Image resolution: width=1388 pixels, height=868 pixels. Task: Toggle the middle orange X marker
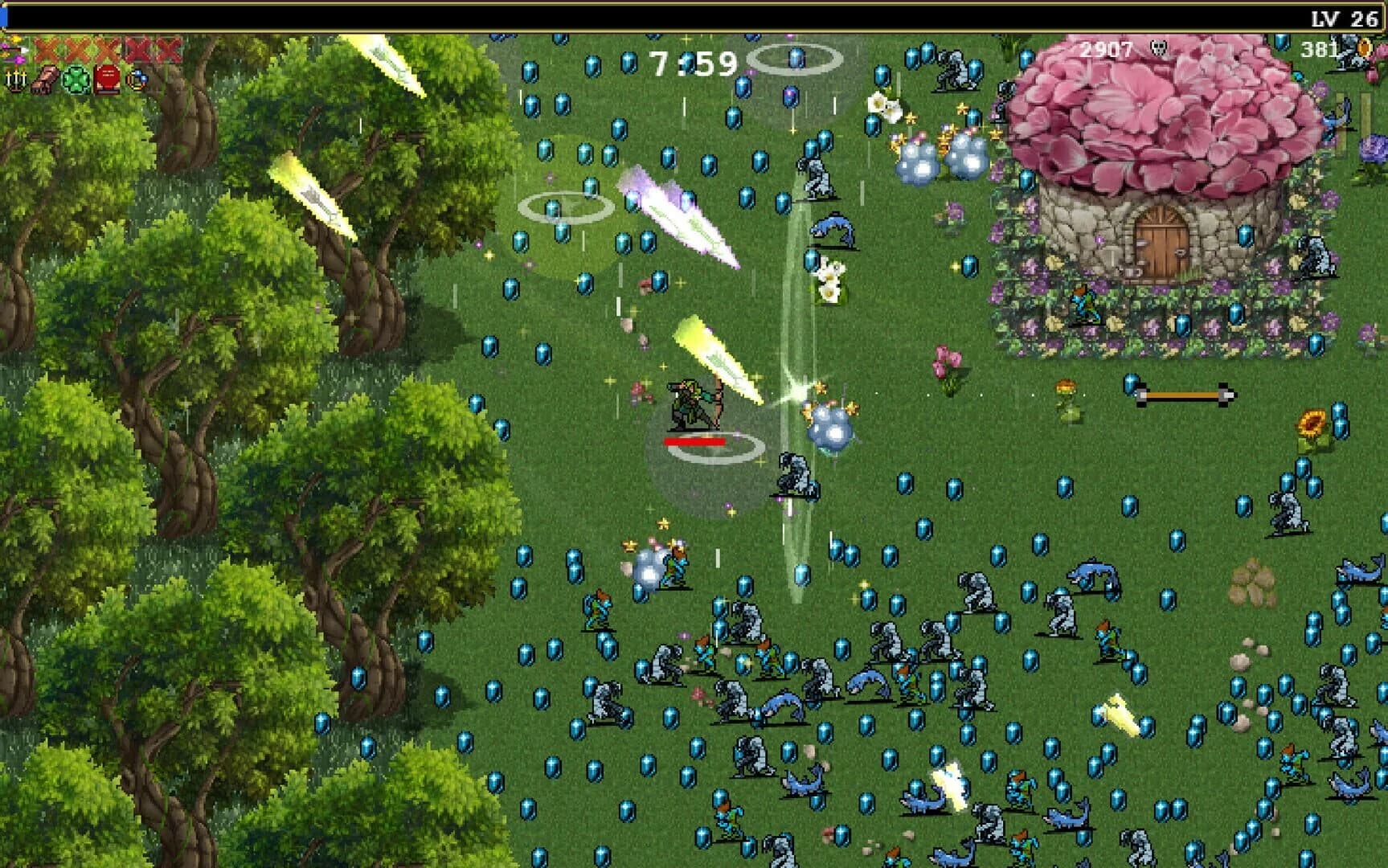coord(105,50)
